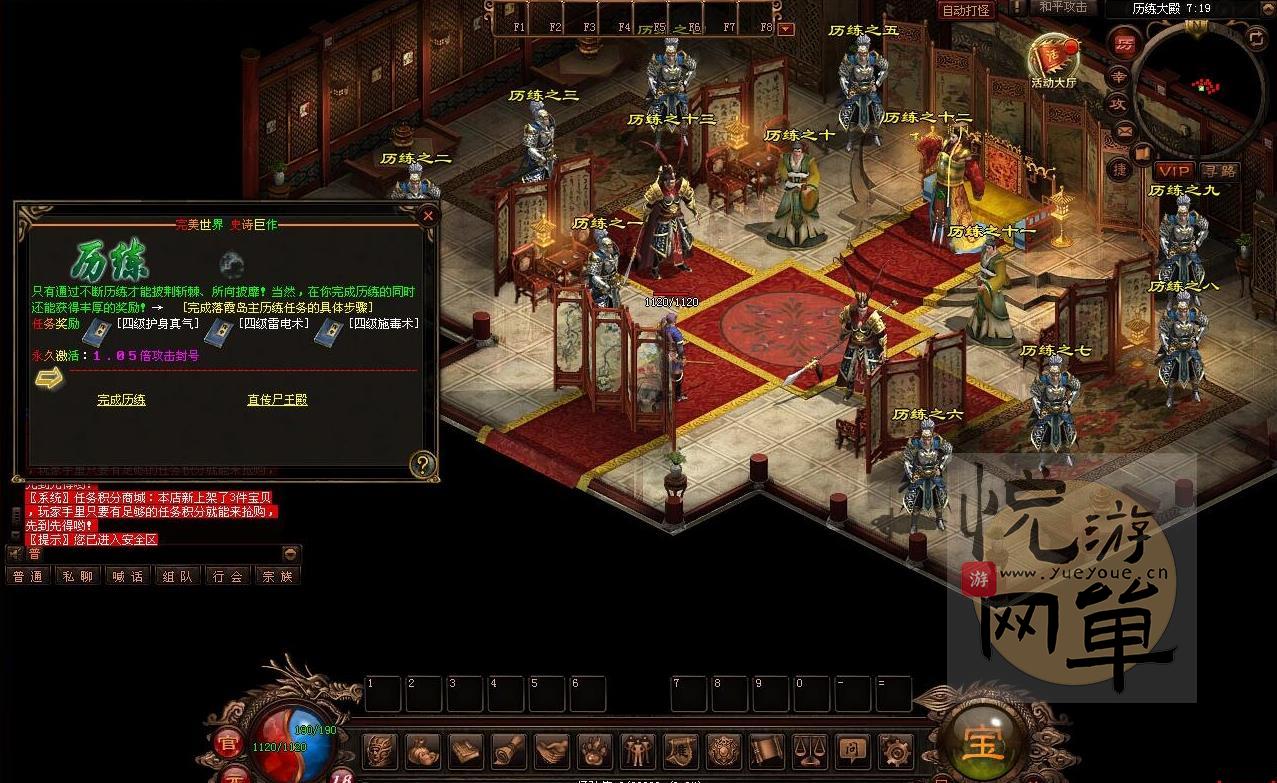Open the VIP panel
Image resolution: width=1277 pixels, height=783 pixels.
(x=1173, y=171)
